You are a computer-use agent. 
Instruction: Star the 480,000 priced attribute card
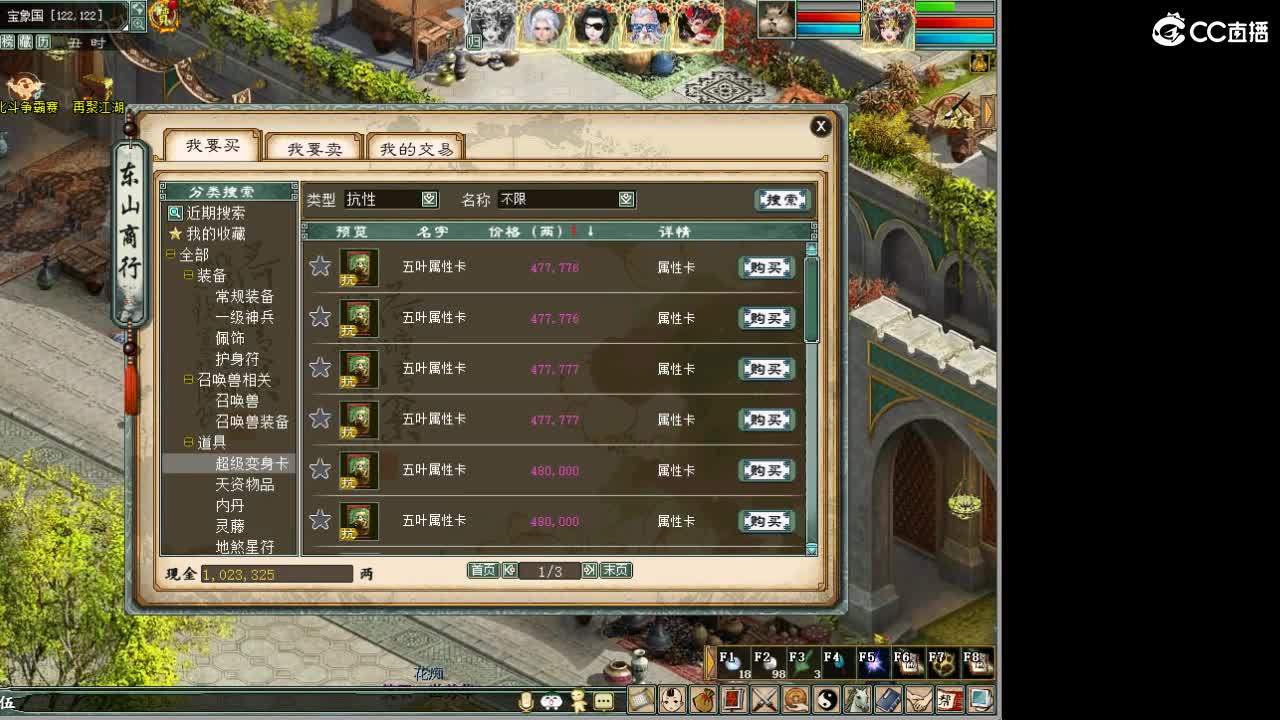[320, 468]
